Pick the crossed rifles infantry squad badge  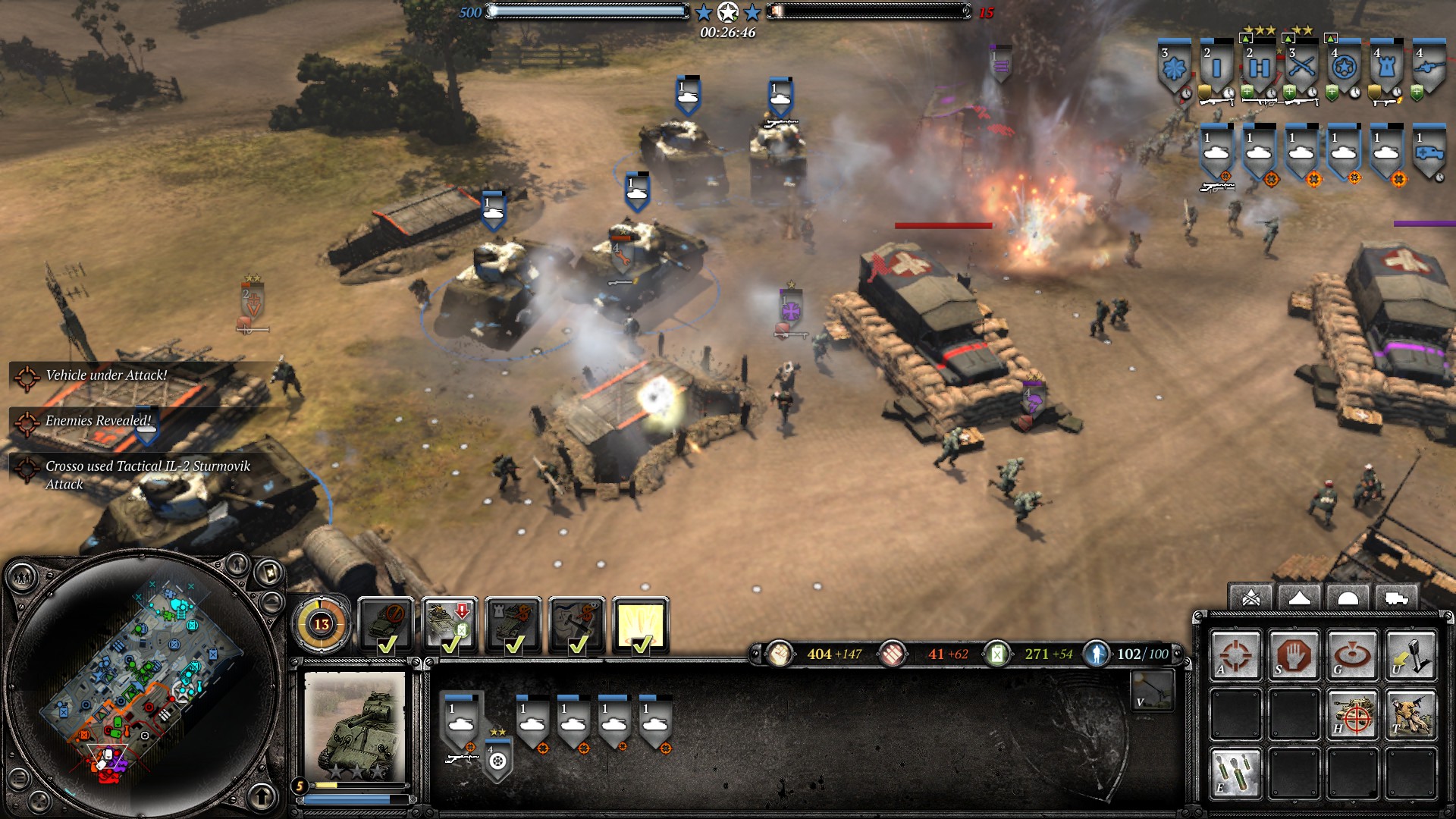coord(1301,70)
